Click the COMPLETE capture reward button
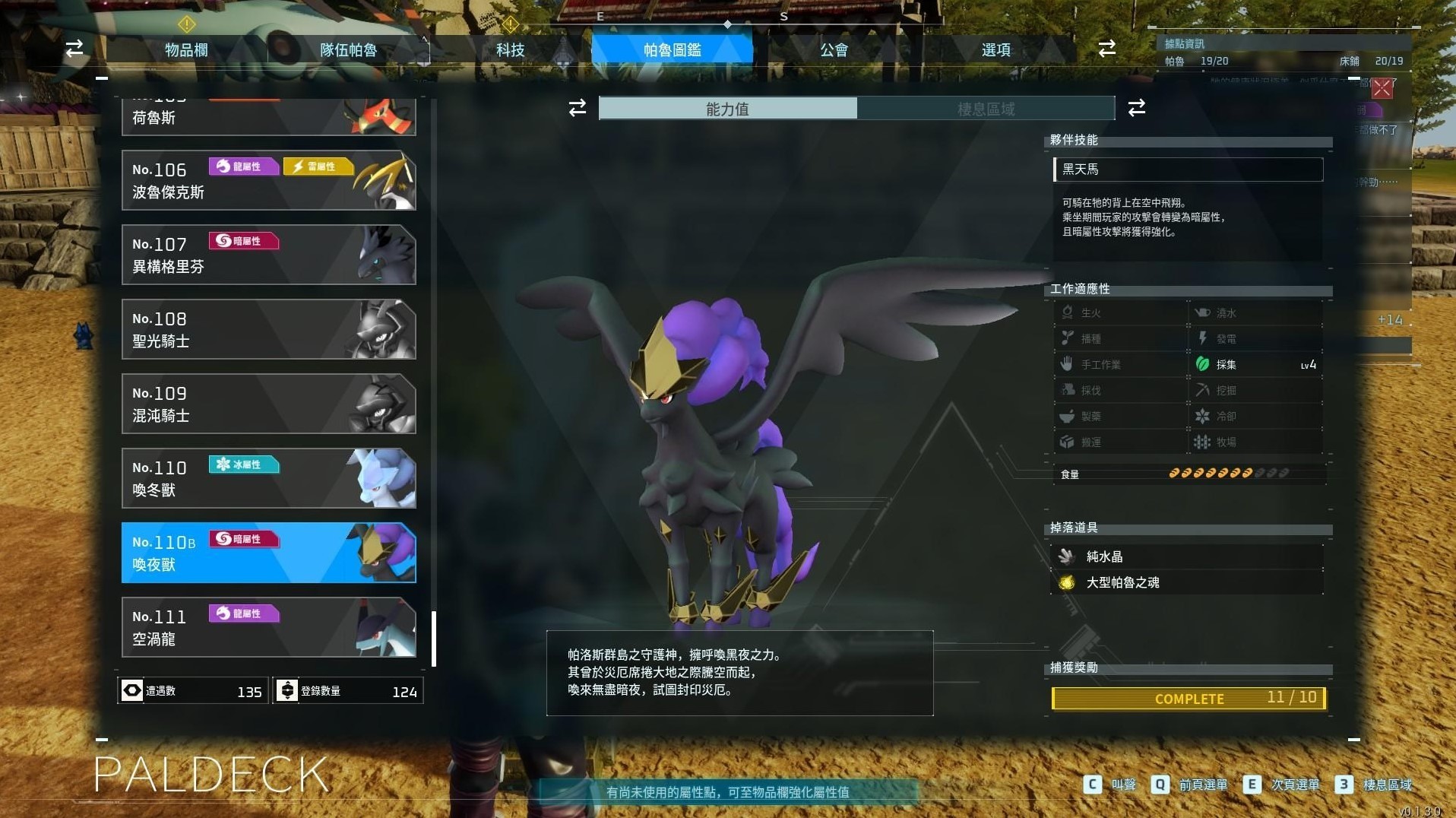This screenshot has width=1456, height=818. tap(1188, 698)
